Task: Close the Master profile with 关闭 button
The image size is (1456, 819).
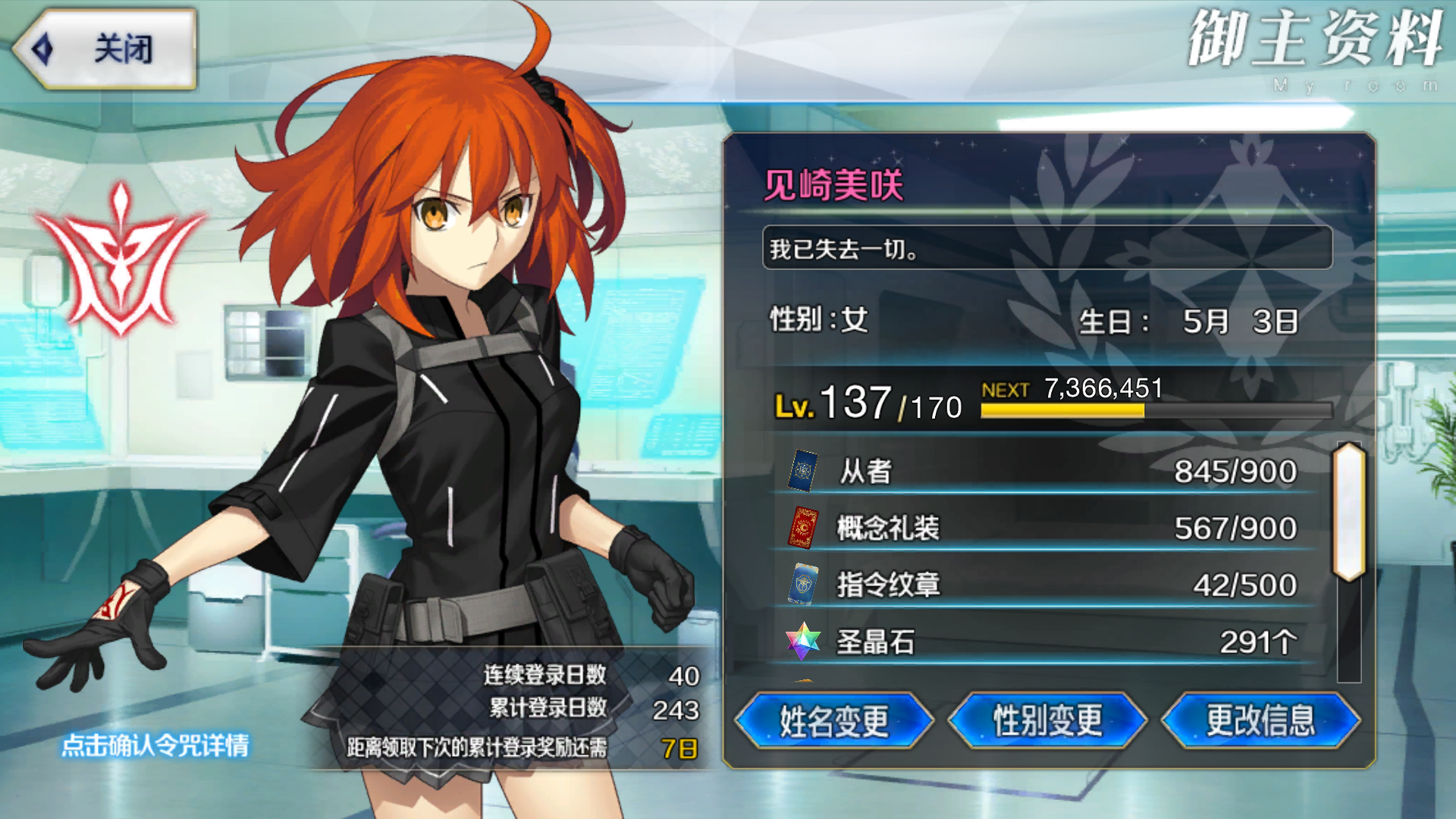Action: click(x=106, y=49)
